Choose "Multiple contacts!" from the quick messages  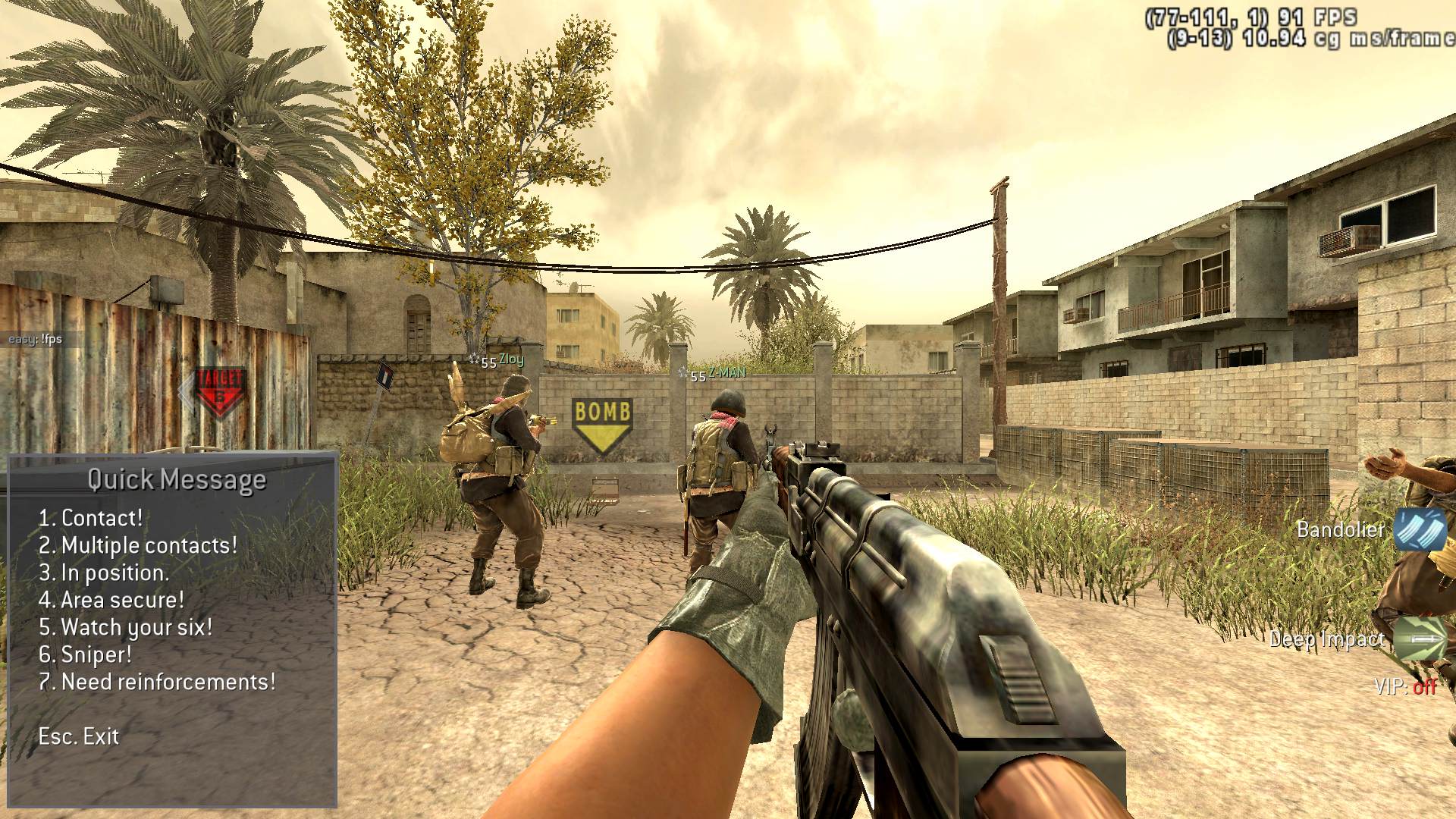coord(138,546)
